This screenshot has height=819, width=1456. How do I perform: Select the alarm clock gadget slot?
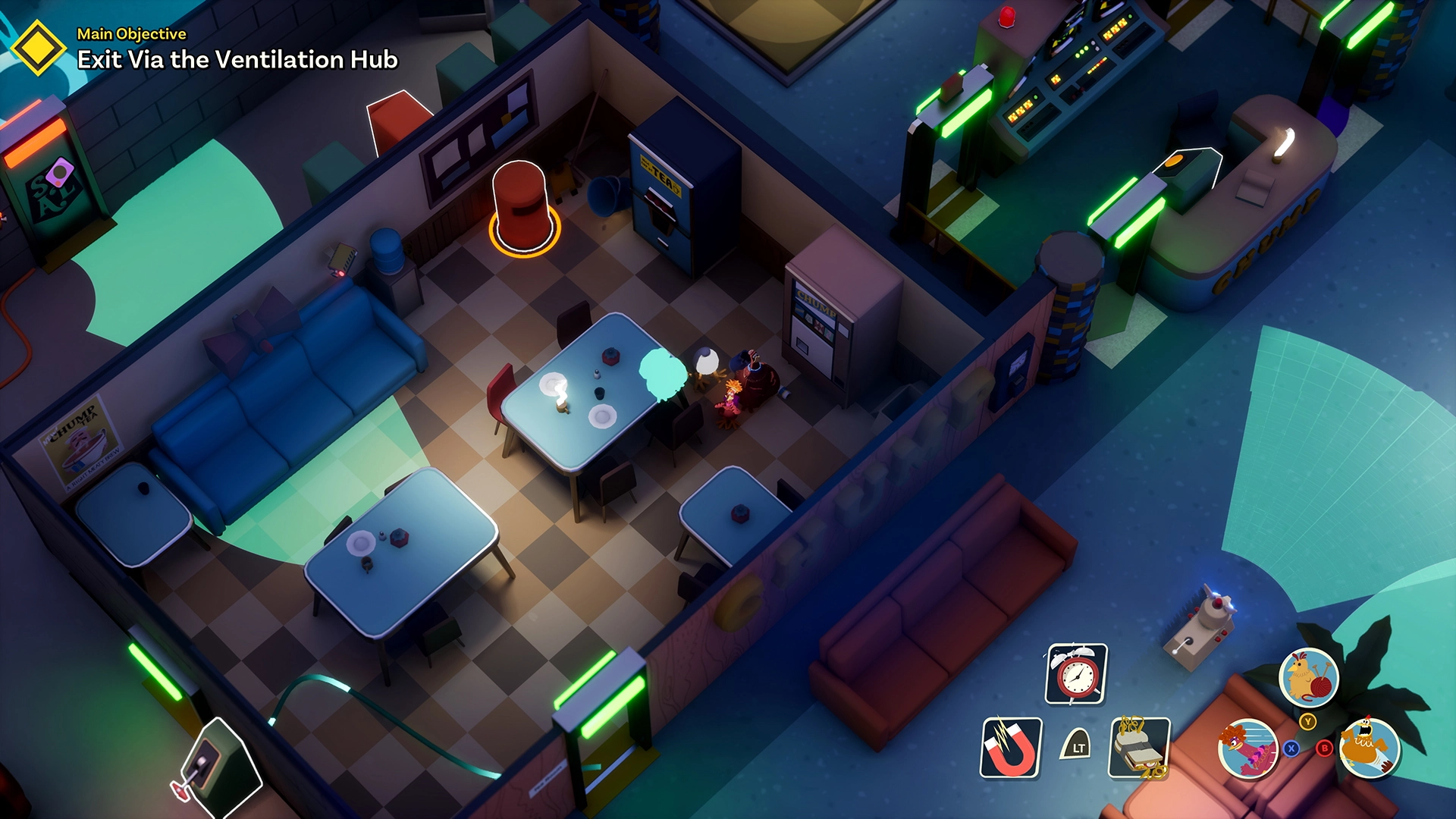pos(1076,674)
